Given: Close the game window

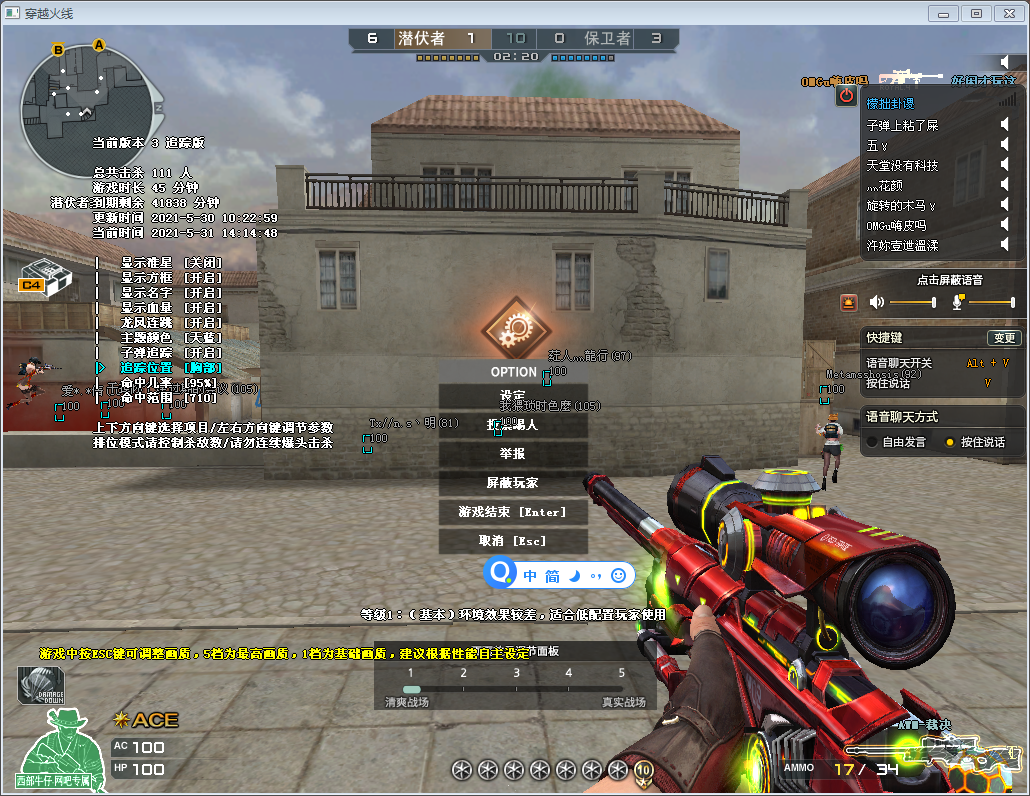Looking at the screenshot, I should pos(1008,13).
